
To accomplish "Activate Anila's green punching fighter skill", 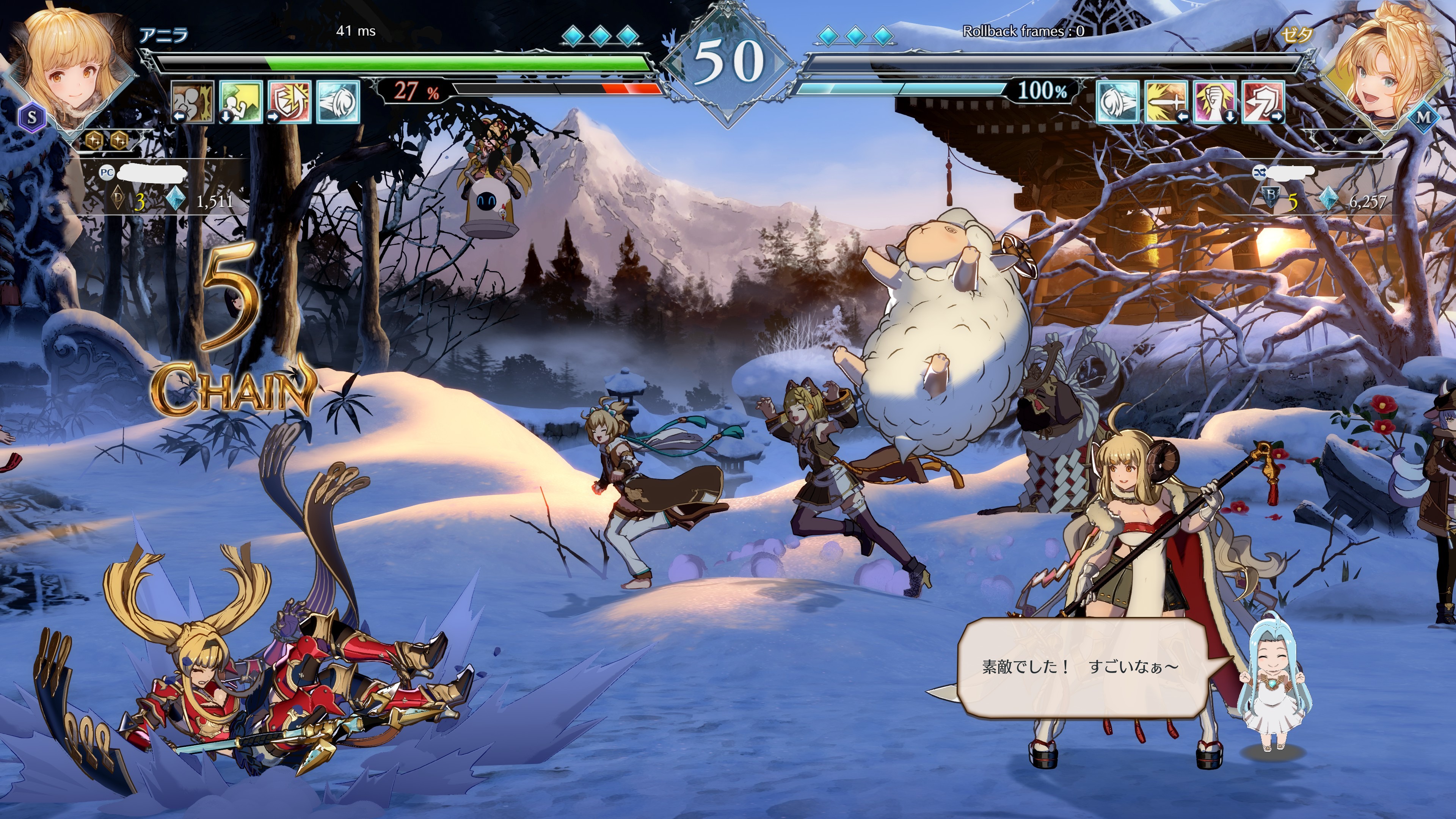I will (x=242, y=102).
